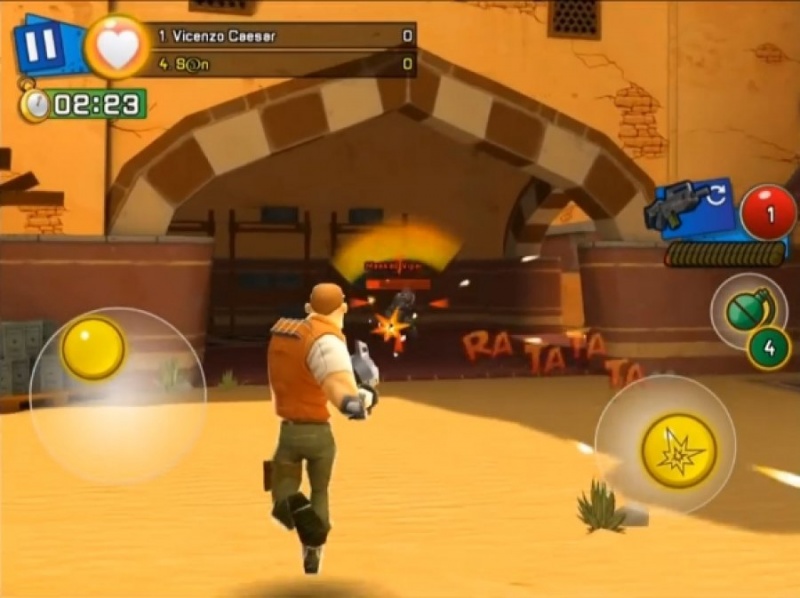This screenshot has height=598, width=800.
Task: Tap the red button labeled 1
Action: [768, 213]
